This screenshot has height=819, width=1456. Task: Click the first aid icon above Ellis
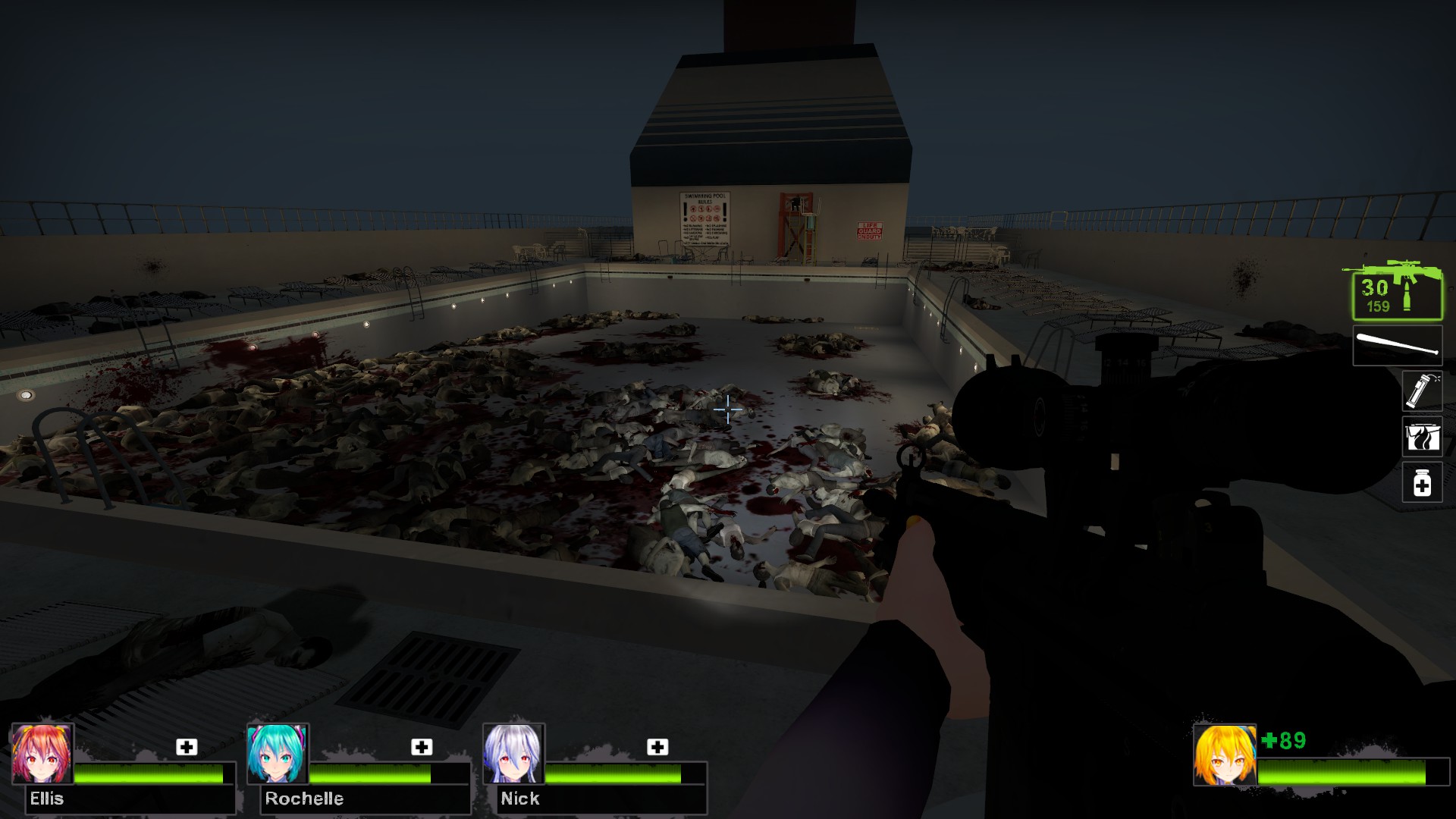click(x=187, y=747)
